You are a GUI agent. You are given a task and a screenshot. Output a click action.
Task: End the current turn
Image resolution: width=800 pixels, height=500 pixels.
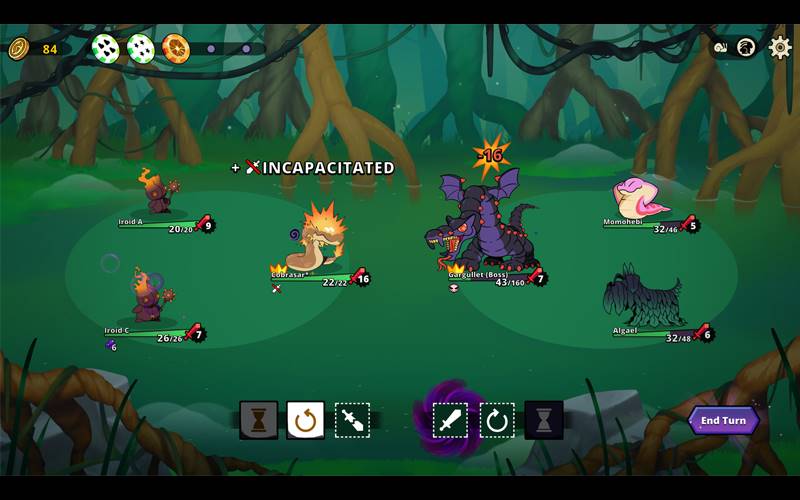click(723, 420)
